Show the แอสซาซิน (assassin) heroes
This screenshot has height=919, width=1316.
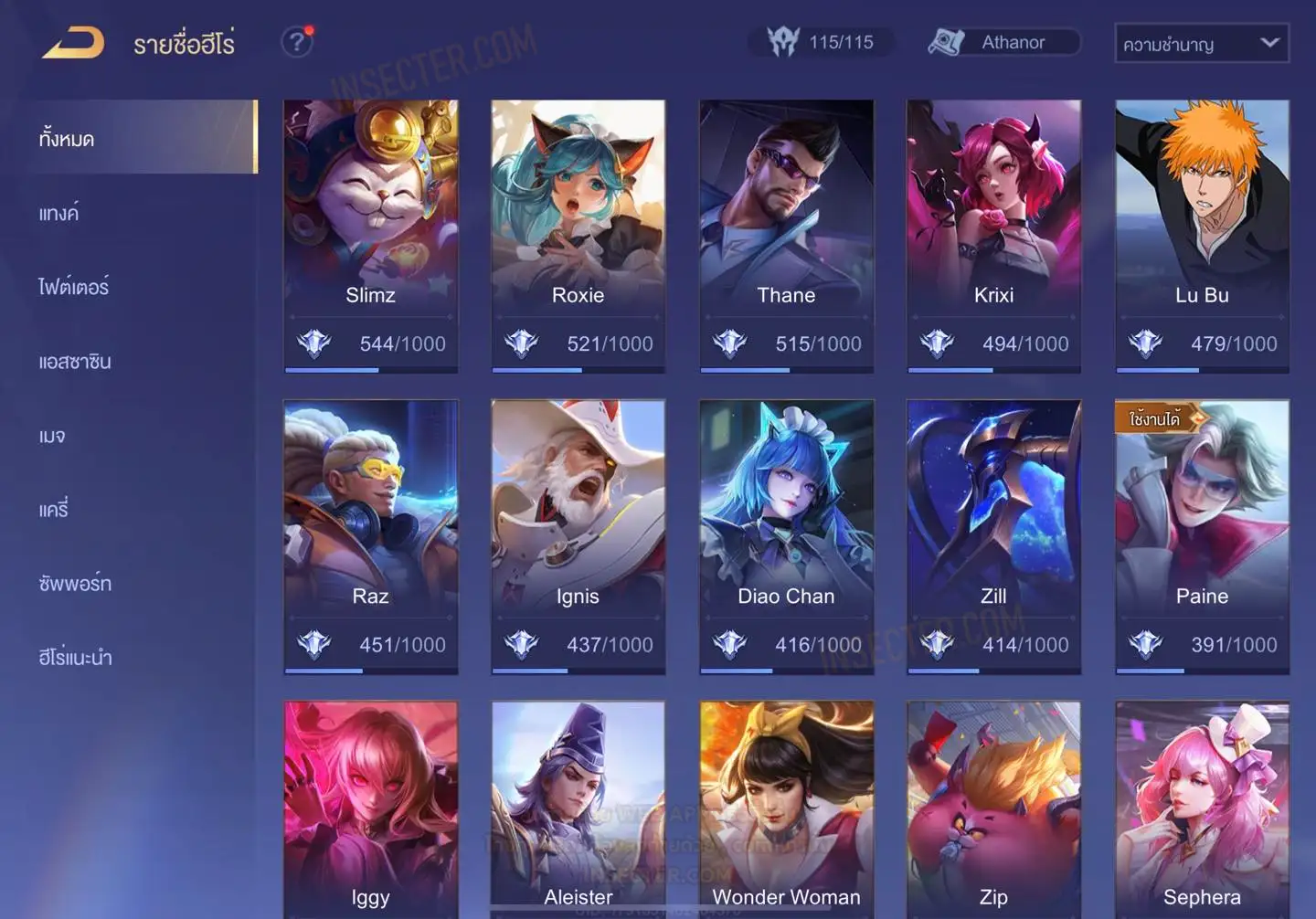75,361
